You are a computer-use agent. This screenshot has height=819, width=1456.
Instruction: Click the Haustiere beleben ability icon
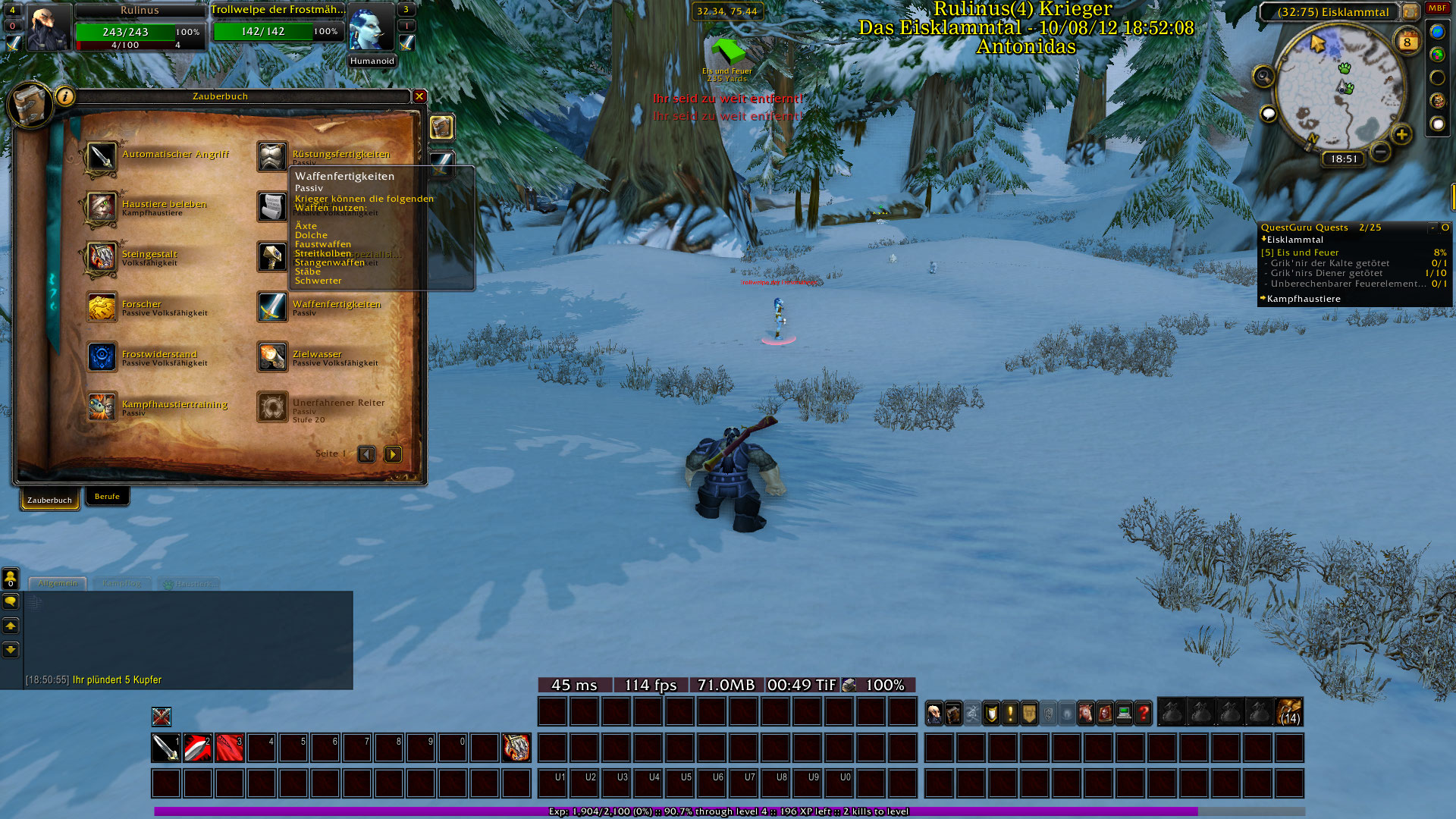coord(102,207)
